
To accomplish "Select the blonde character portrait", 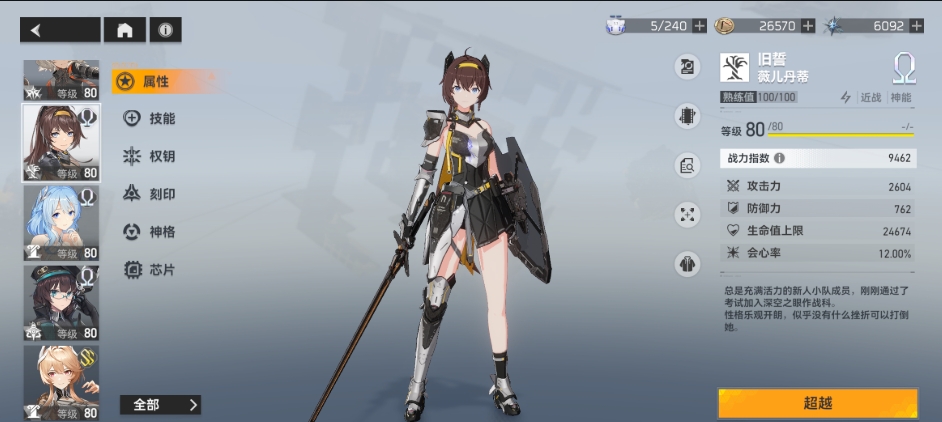I will pos(61,382).
